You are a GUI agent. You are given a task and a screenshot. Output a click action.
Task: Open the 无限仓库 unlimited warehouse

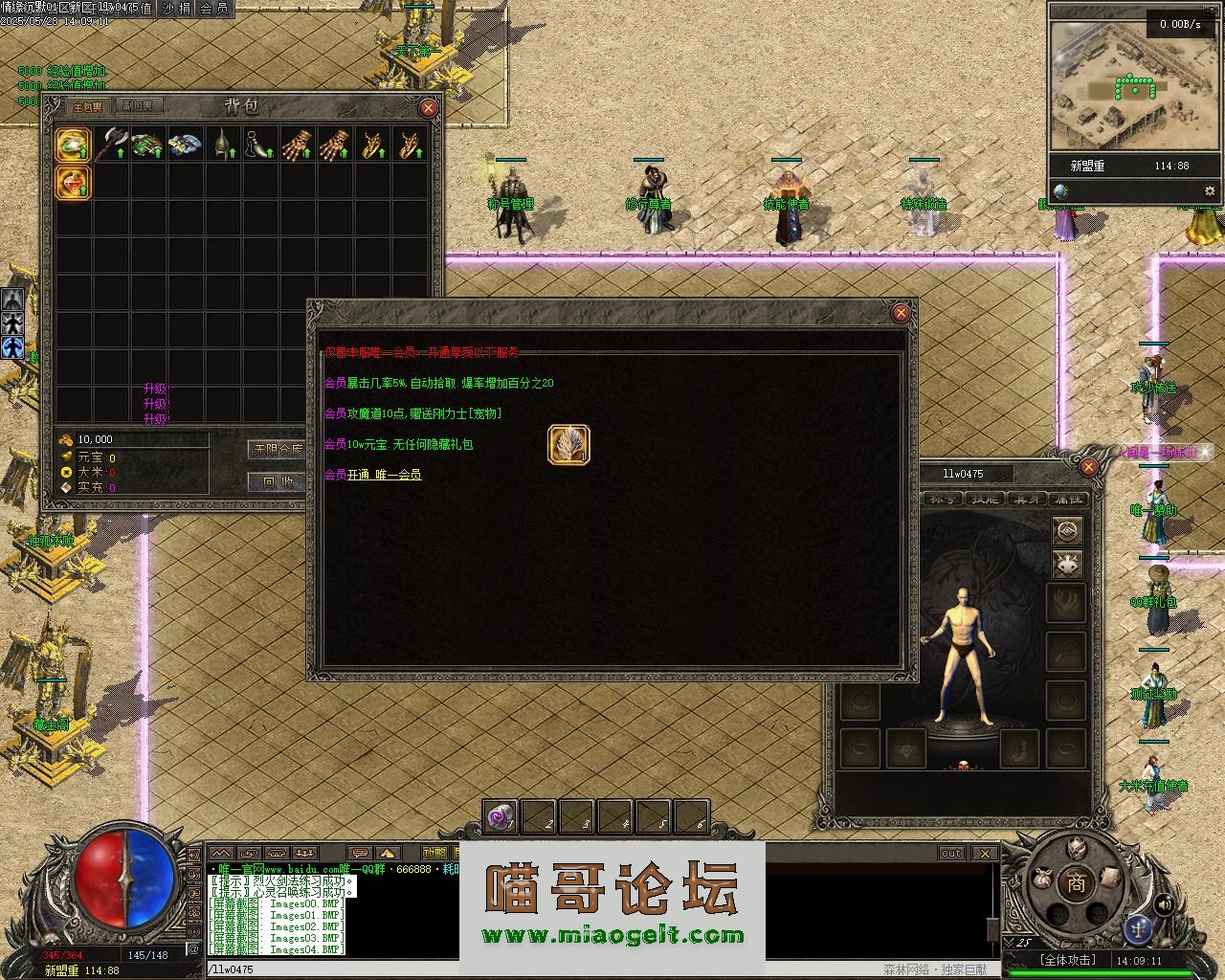point(278,449)
